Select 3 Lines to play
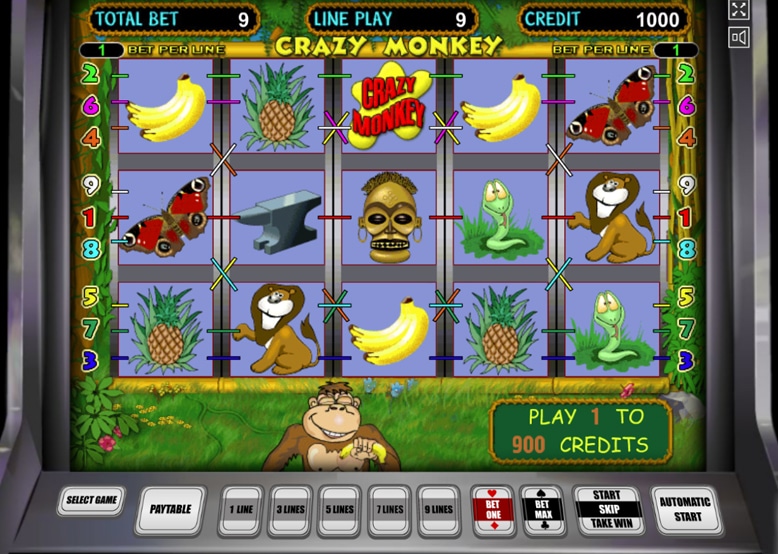The height and width of the screenshot is (554, 778). tap(291, 509)
